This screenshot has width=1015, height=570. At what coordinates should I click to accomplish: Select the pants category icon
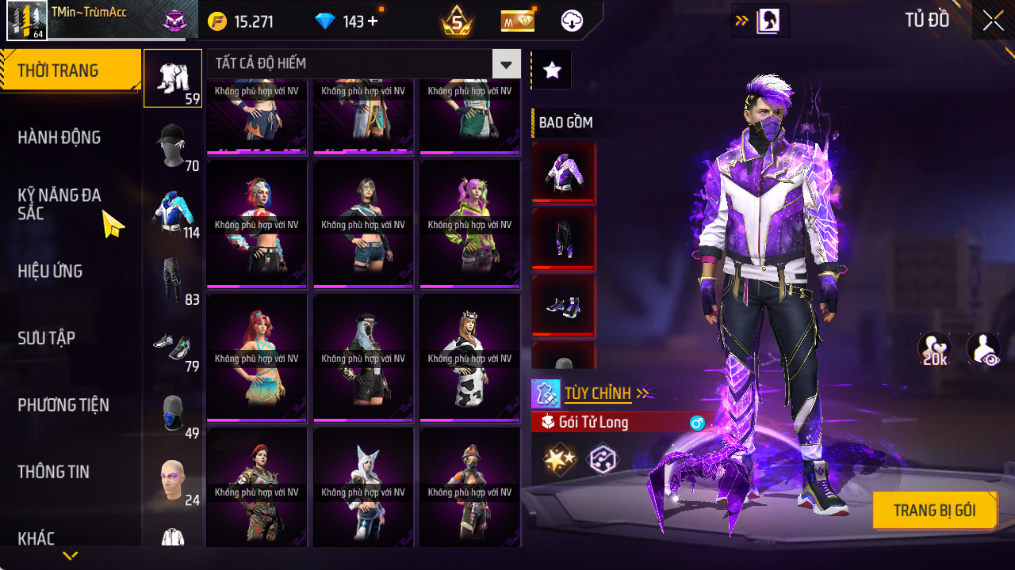(173, 280)
